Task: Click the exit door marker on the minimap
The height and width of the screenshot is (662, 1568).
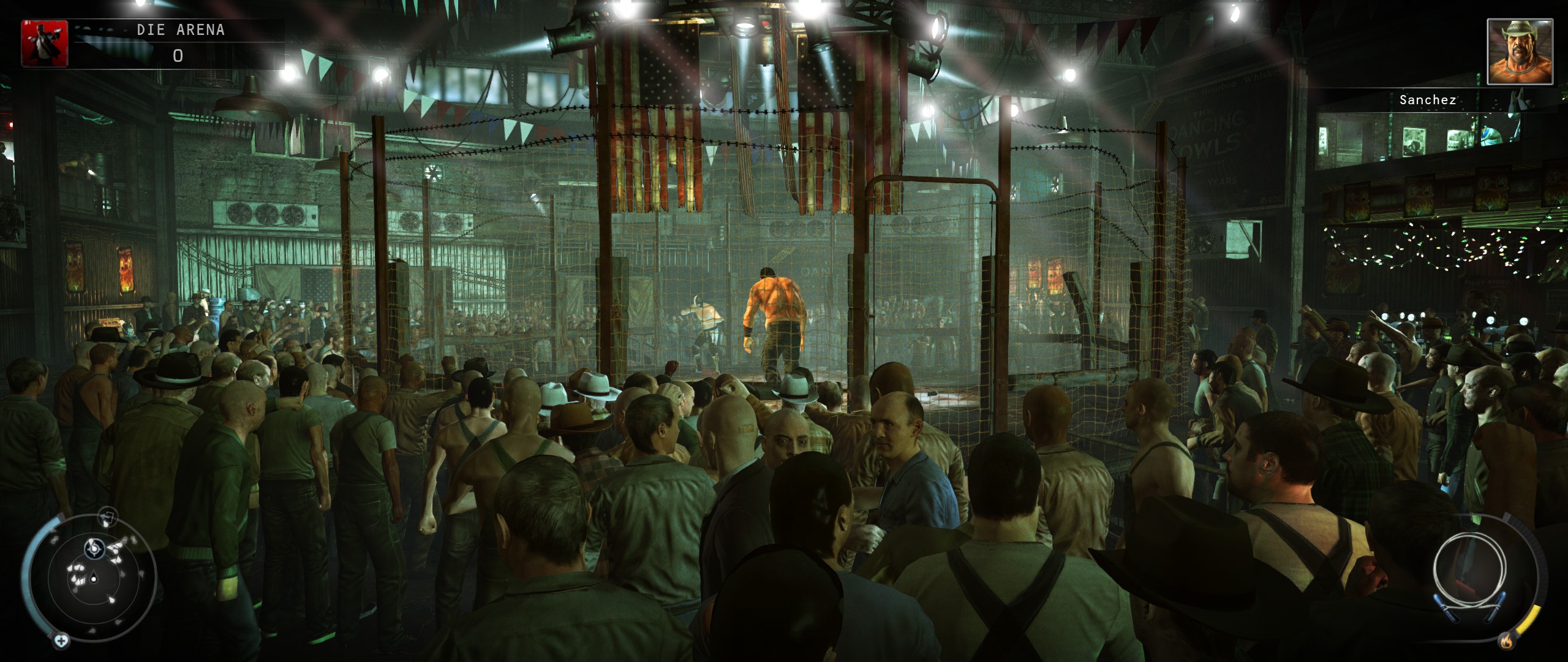Action: click(x=108, y=517)
